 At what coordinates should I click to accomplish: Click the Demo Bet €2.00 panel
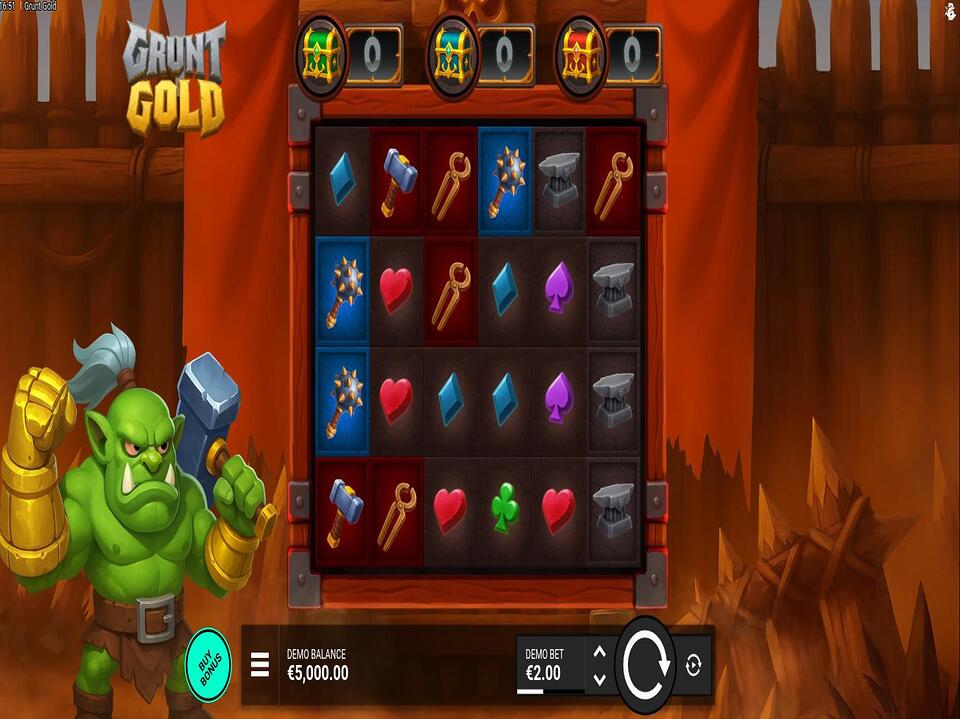click(x=549, y=664)
